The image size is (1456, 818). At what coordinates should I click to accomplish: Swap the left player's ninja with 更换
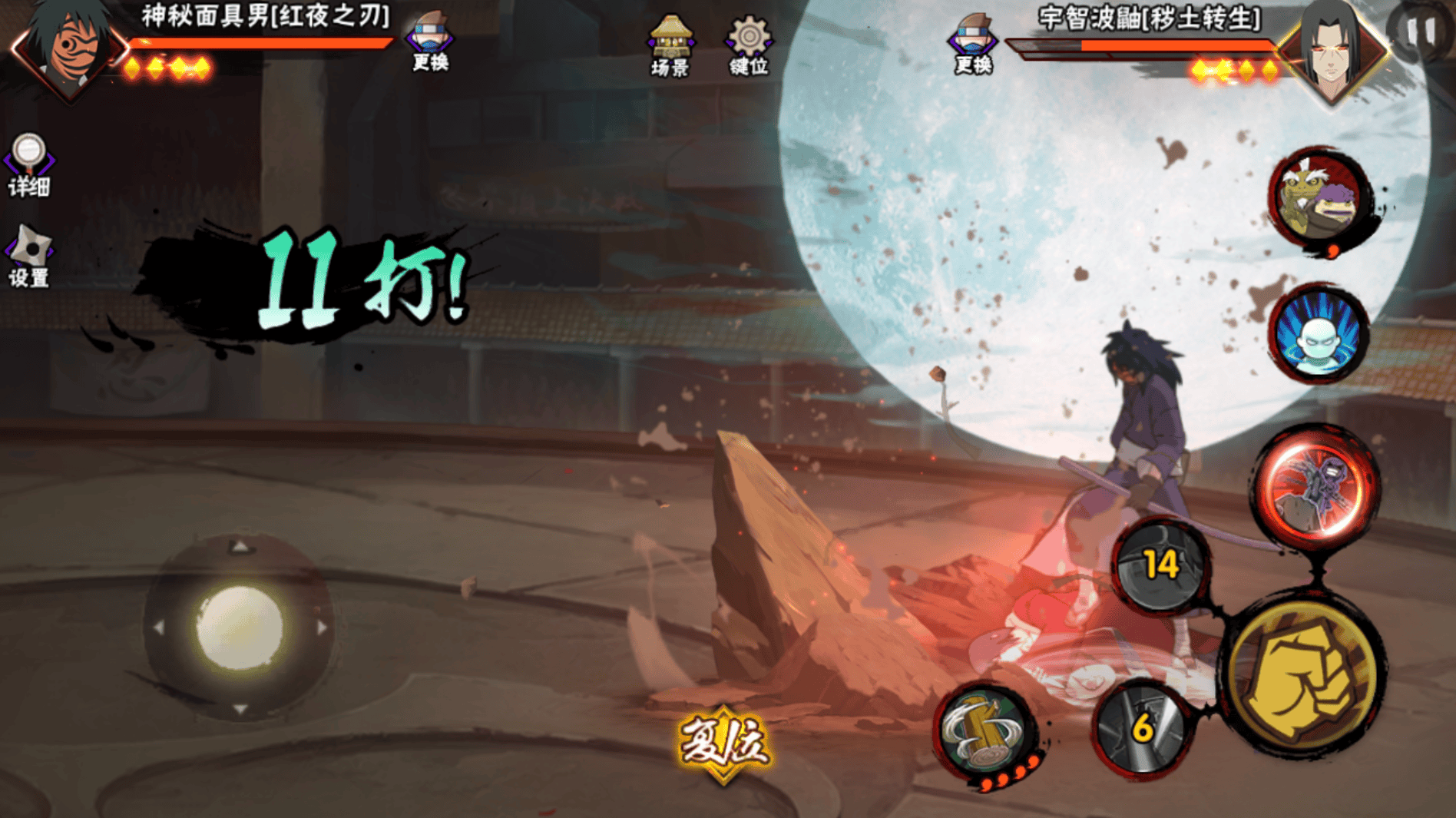[x=430, y=42]
